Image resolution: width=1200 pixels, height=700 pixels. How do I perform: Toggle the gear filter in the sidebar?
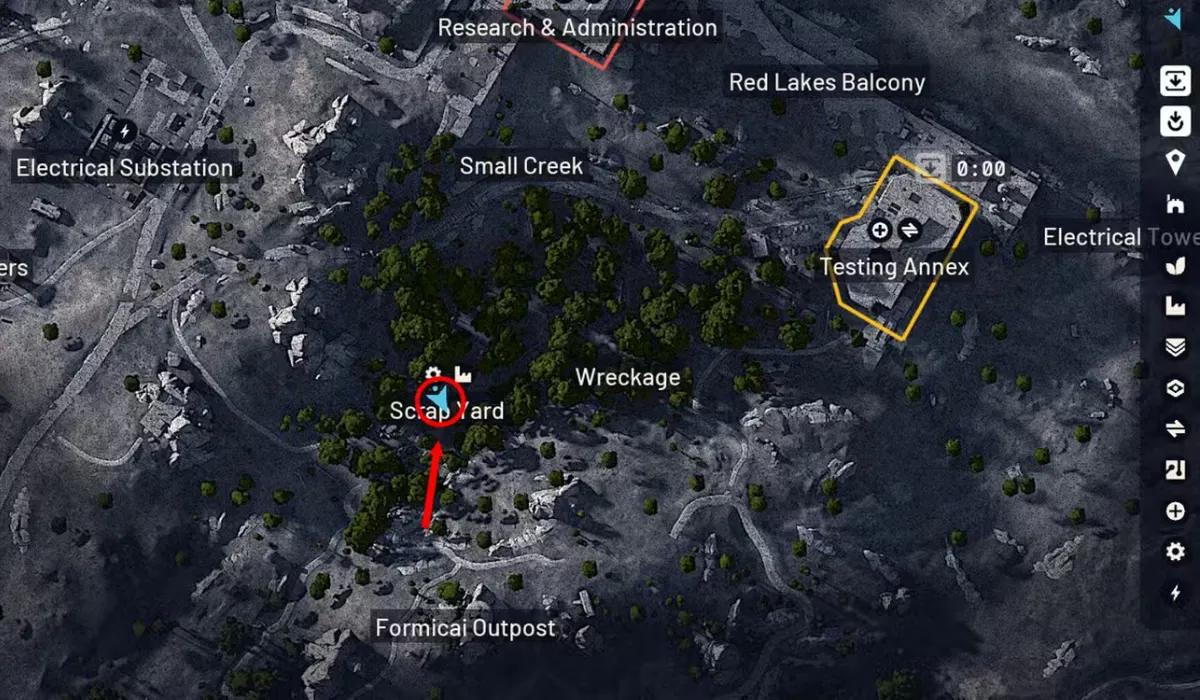coord(1174,552)
